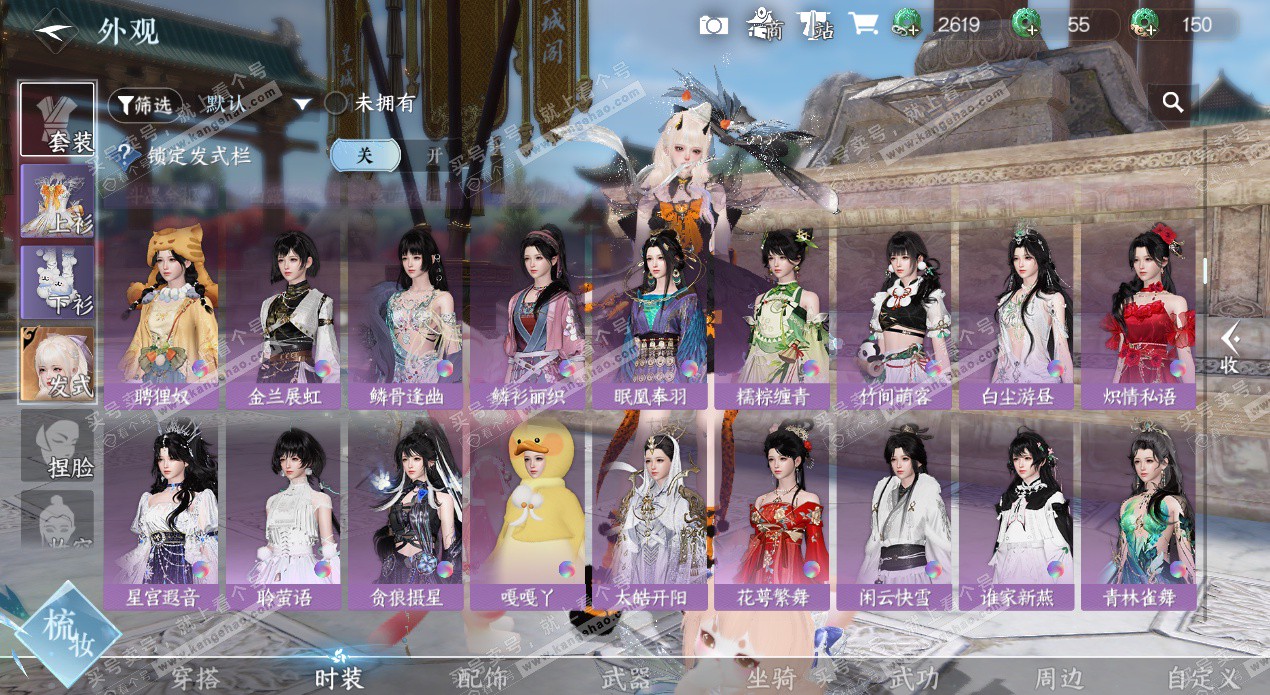Expand the 默认 sort dropdown
The image size is (1270, 695).
pos(258,103)
